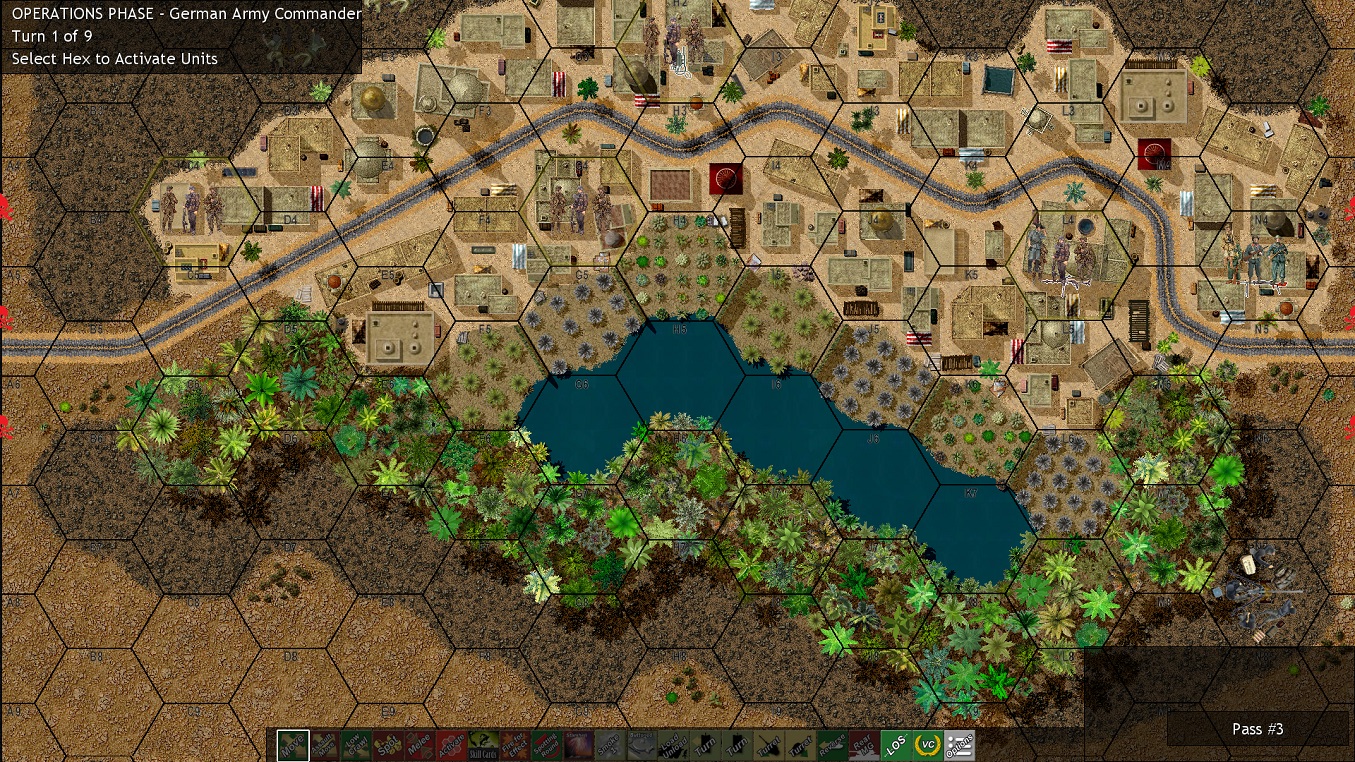The image size is (1355, 762).
Task: Select the Melee attack icon
Action: [x=418, y=745]
